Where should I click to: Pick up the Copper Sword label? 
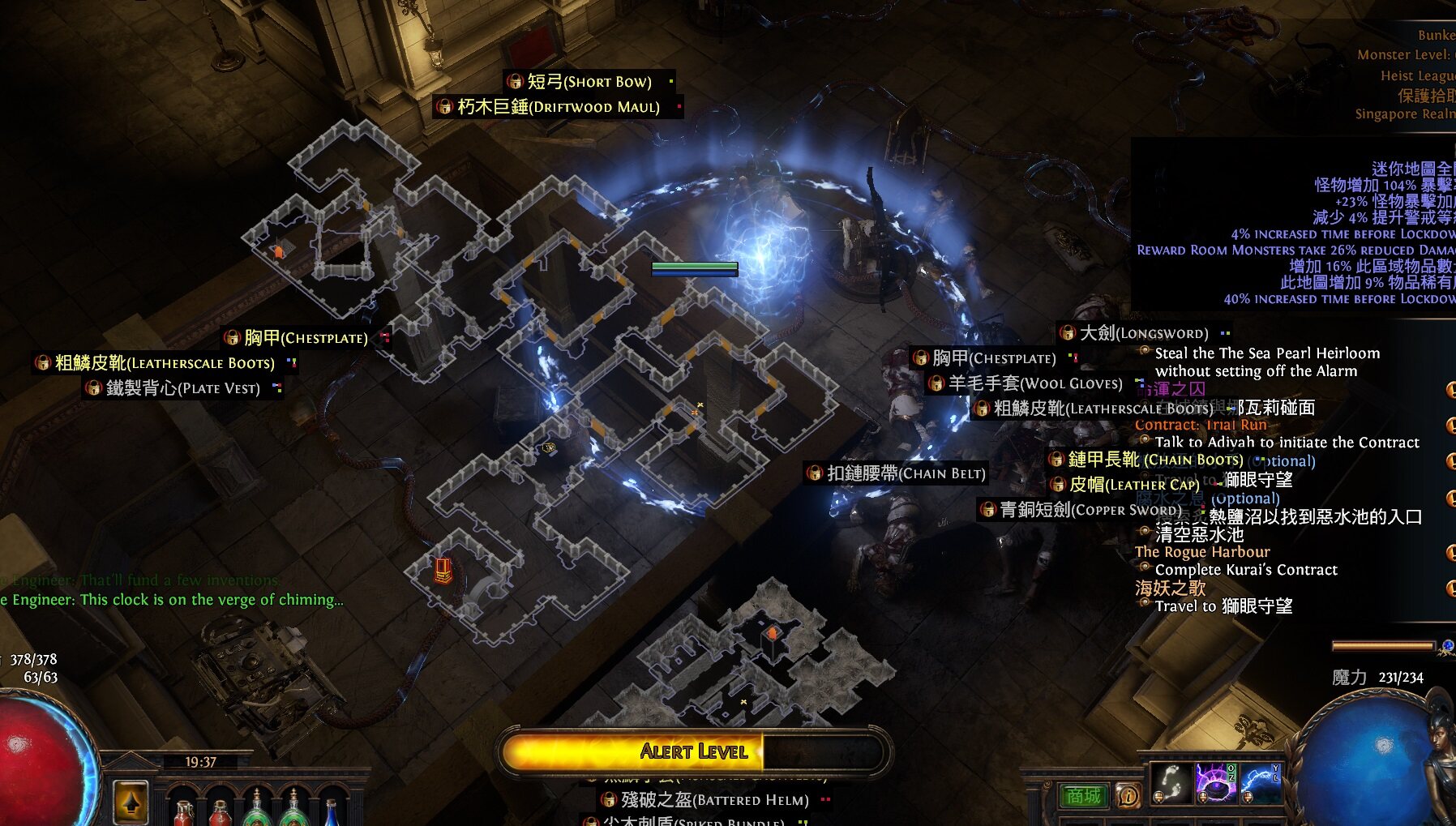(1078, 509)
